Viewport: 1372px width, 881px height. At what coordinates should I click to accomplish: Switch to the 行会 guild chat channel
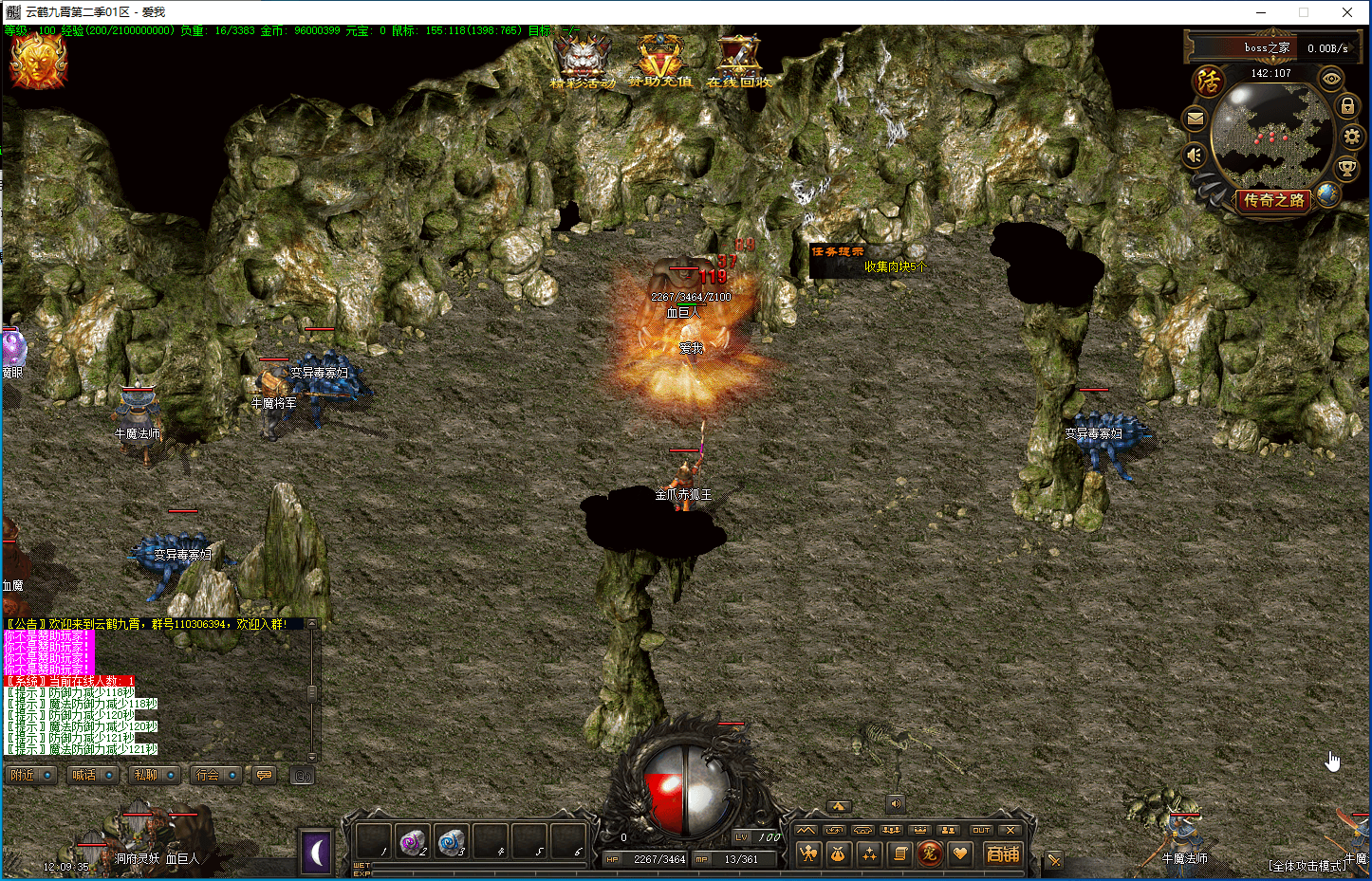(x=215, y=775)
